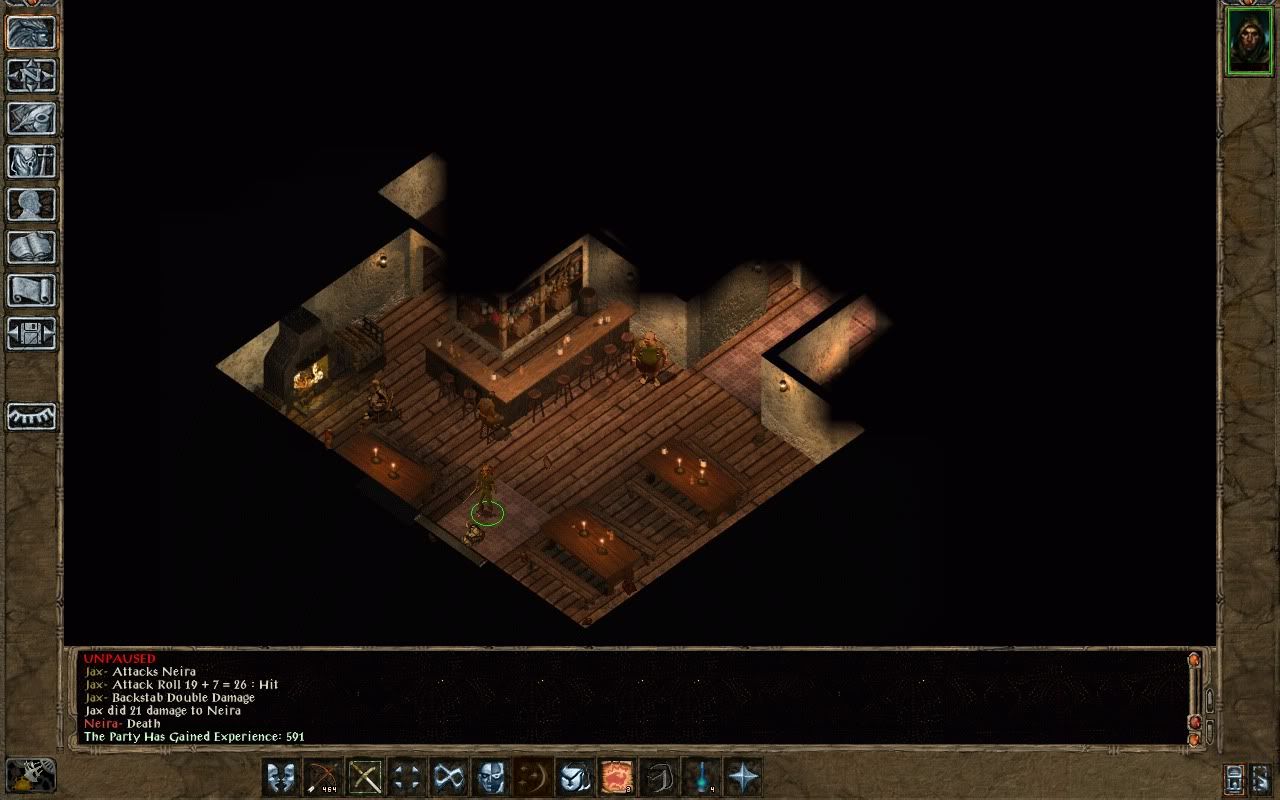Image resolution: width=1280 pixels, height=800 pixels.
Task: Return to game via the dragon-head button
Action: [32, 32]
